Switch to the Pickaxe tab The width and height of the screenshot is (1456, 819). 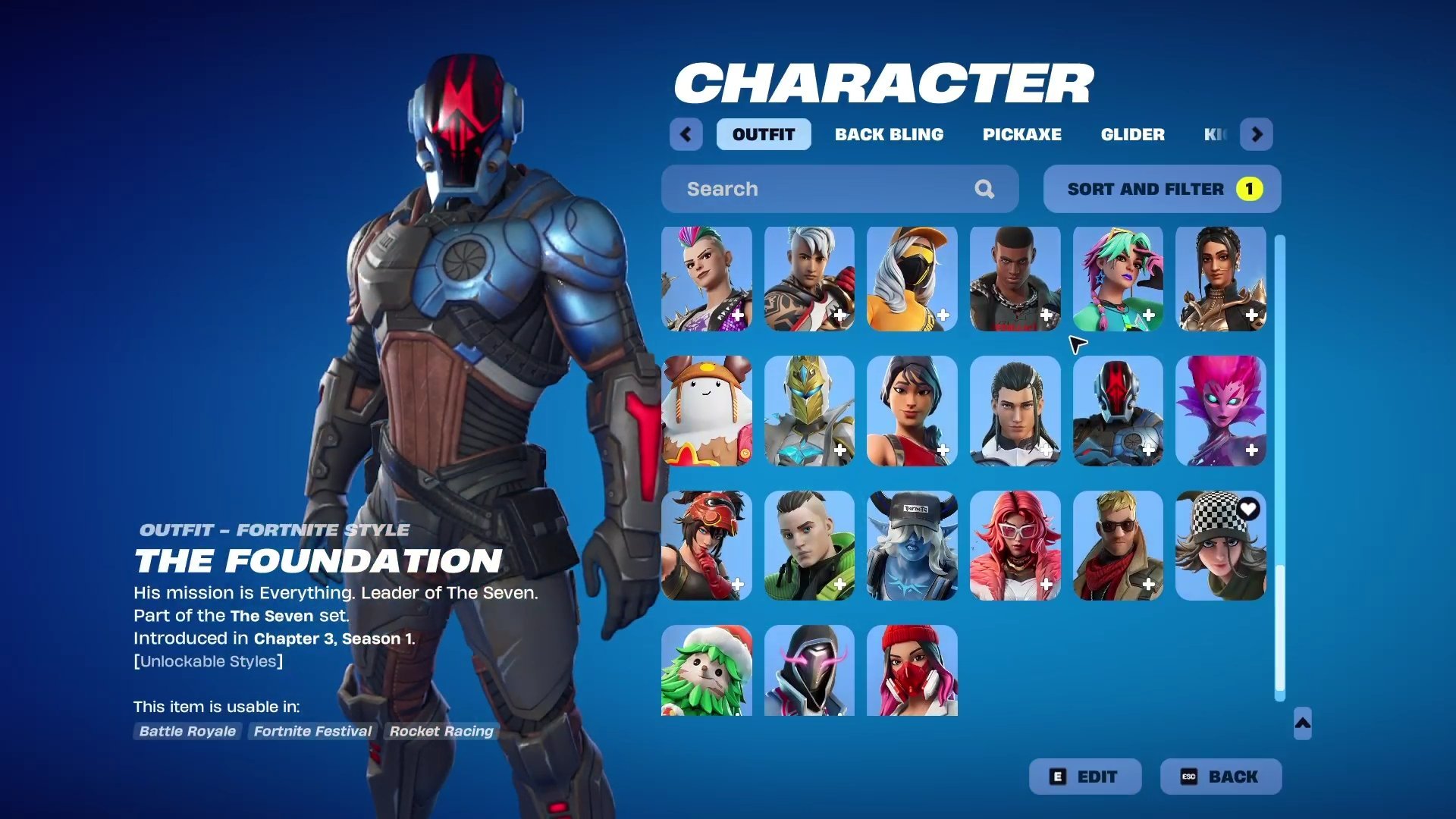point(1021,134)
